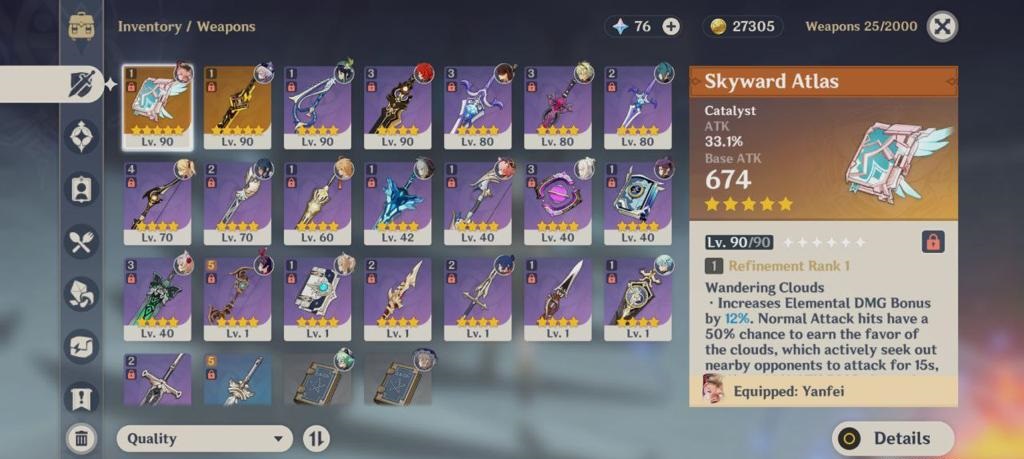Viewport: 1024px width, 459px height.
Task: Open the trash bin to discard items
Action: click(81, 437)
